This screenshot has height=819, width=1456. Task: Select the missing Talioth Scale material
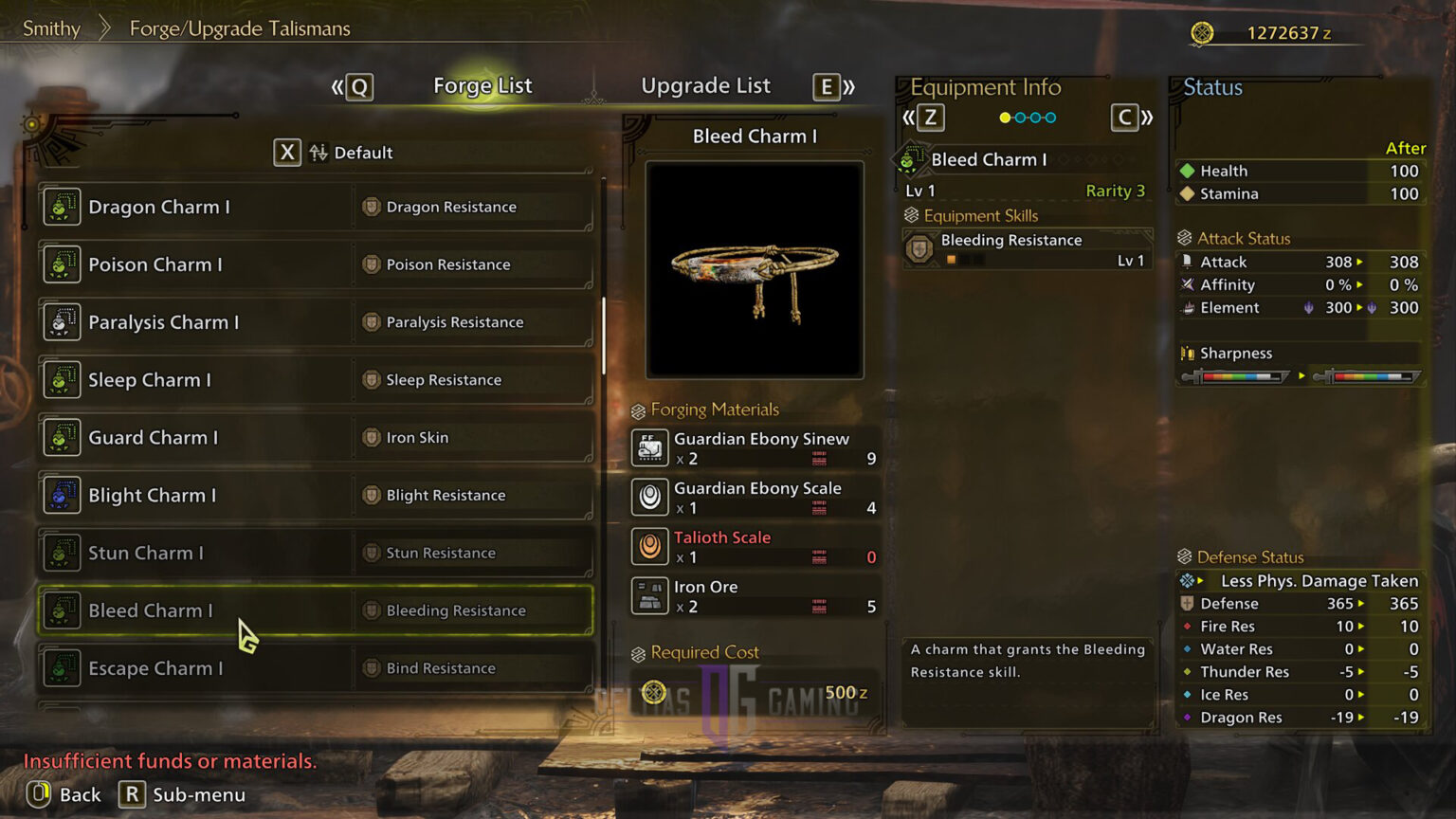coord(755,547)
